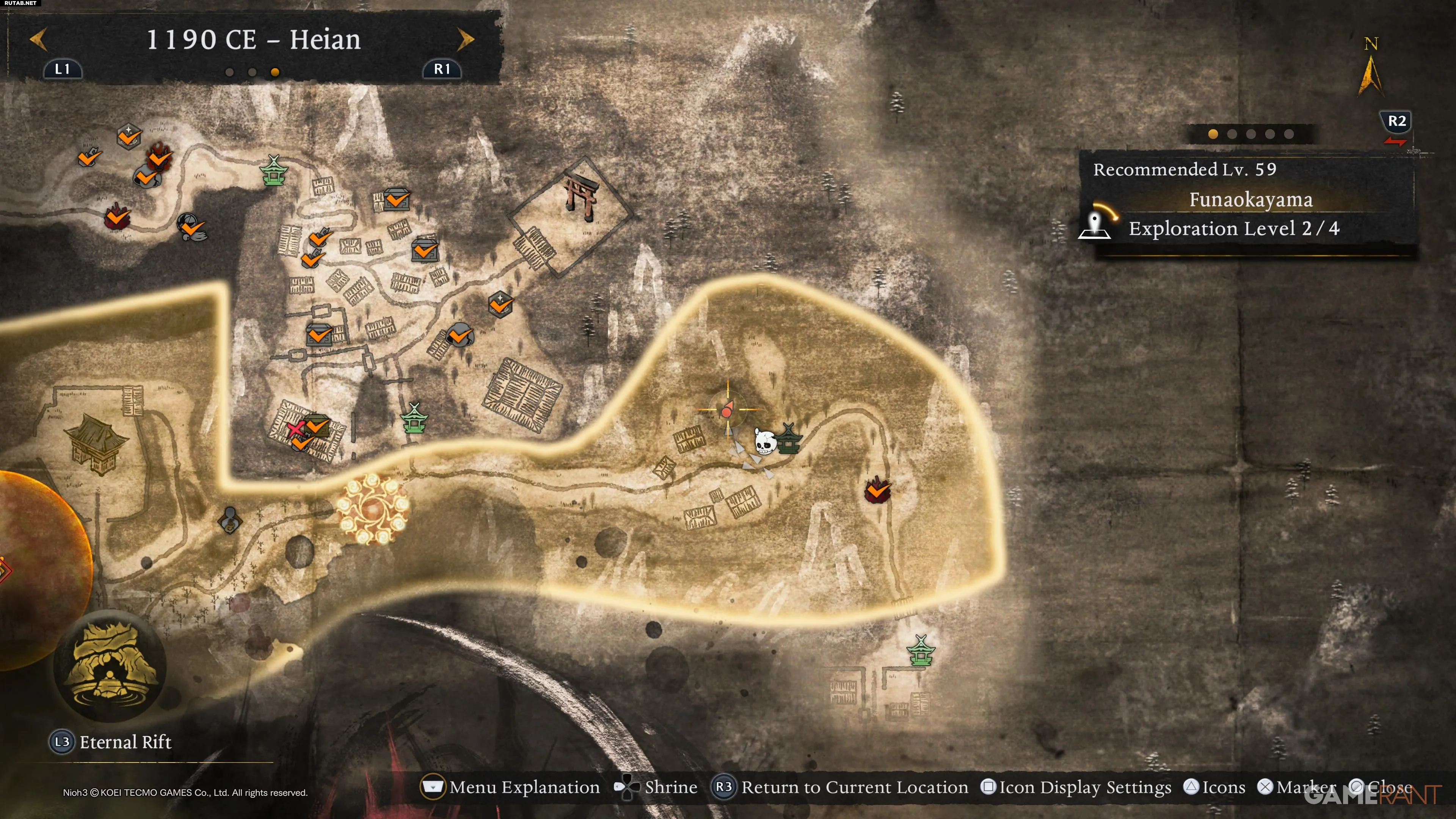
Task: Go to the next era with the right arrow
Action: point(466,39)
